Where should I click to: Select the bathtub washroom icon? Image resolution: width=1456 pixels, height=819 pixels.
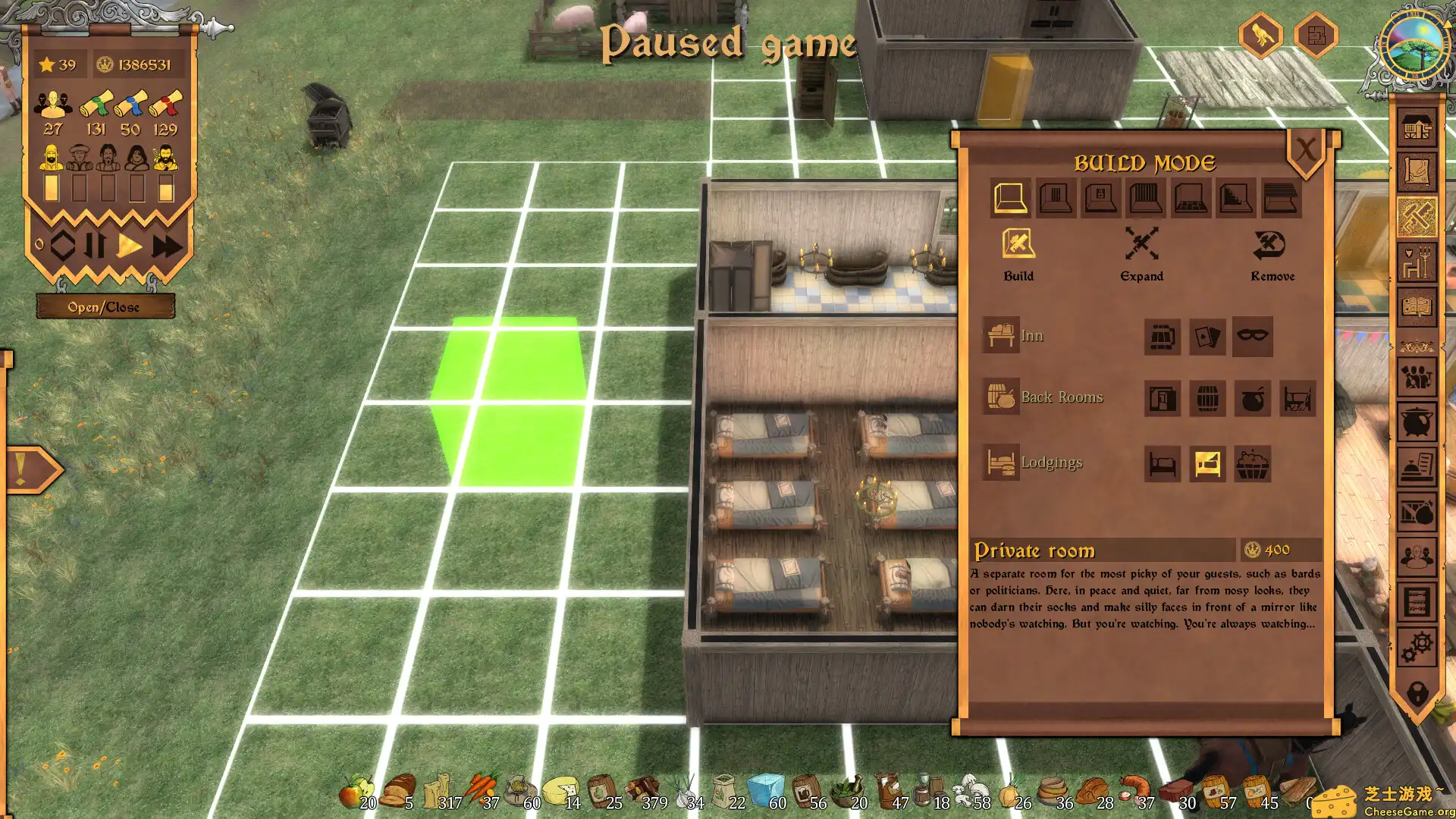pos(1252,463)
